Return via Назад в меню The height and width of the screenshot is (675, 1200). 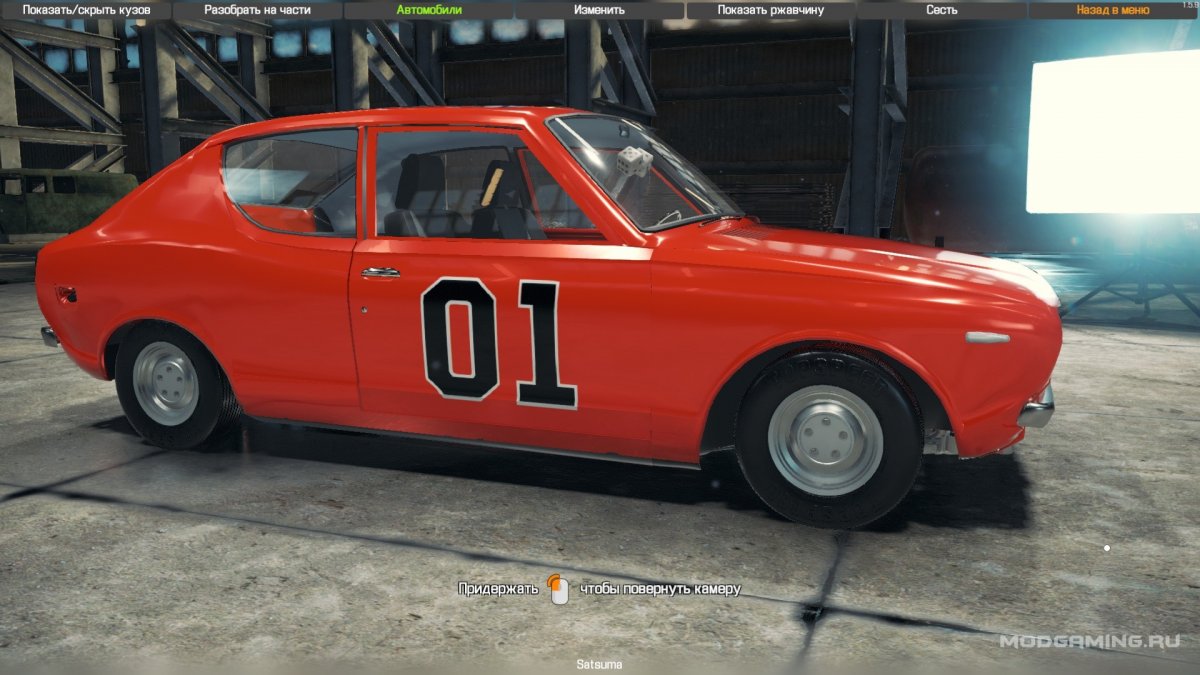click(1112, 10)
